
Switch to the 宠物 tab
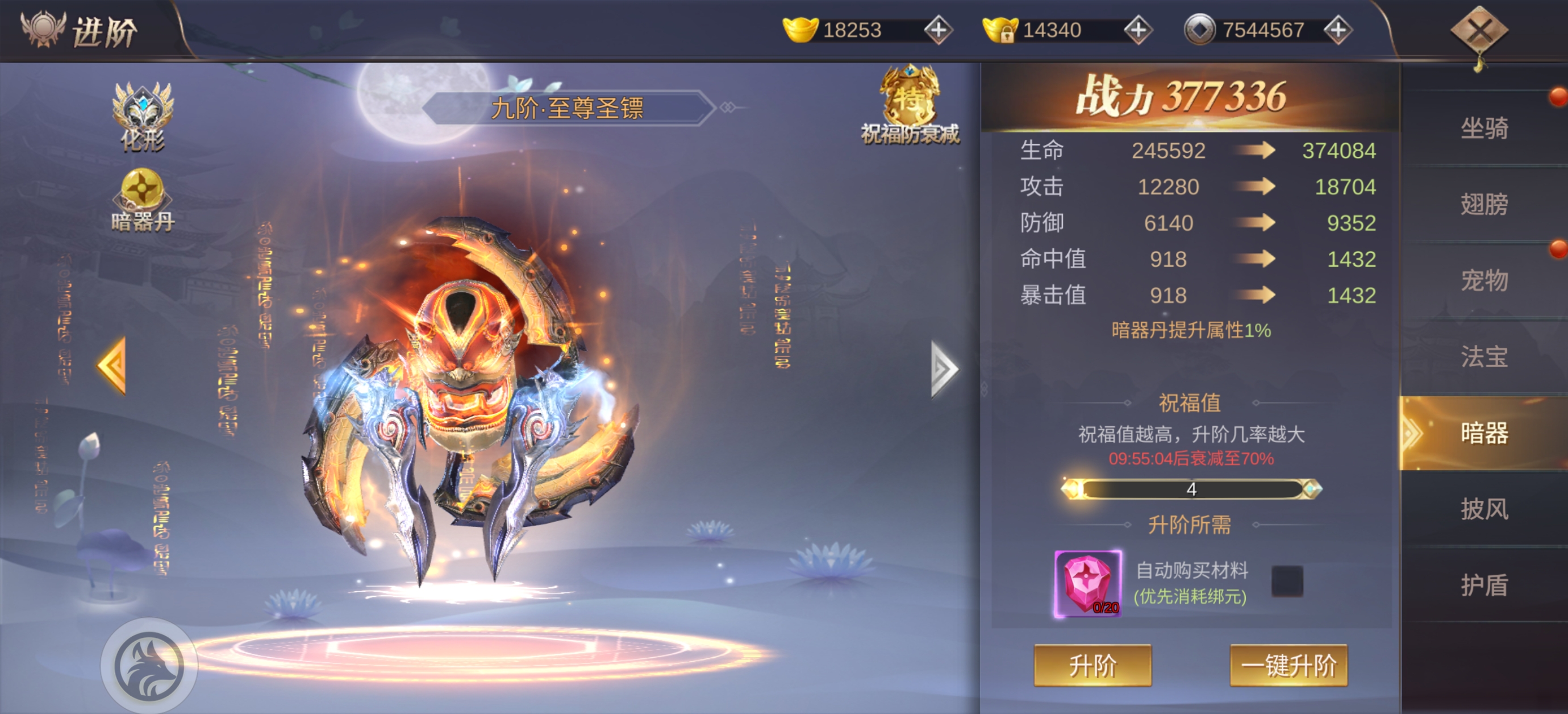coord(1484,281)
